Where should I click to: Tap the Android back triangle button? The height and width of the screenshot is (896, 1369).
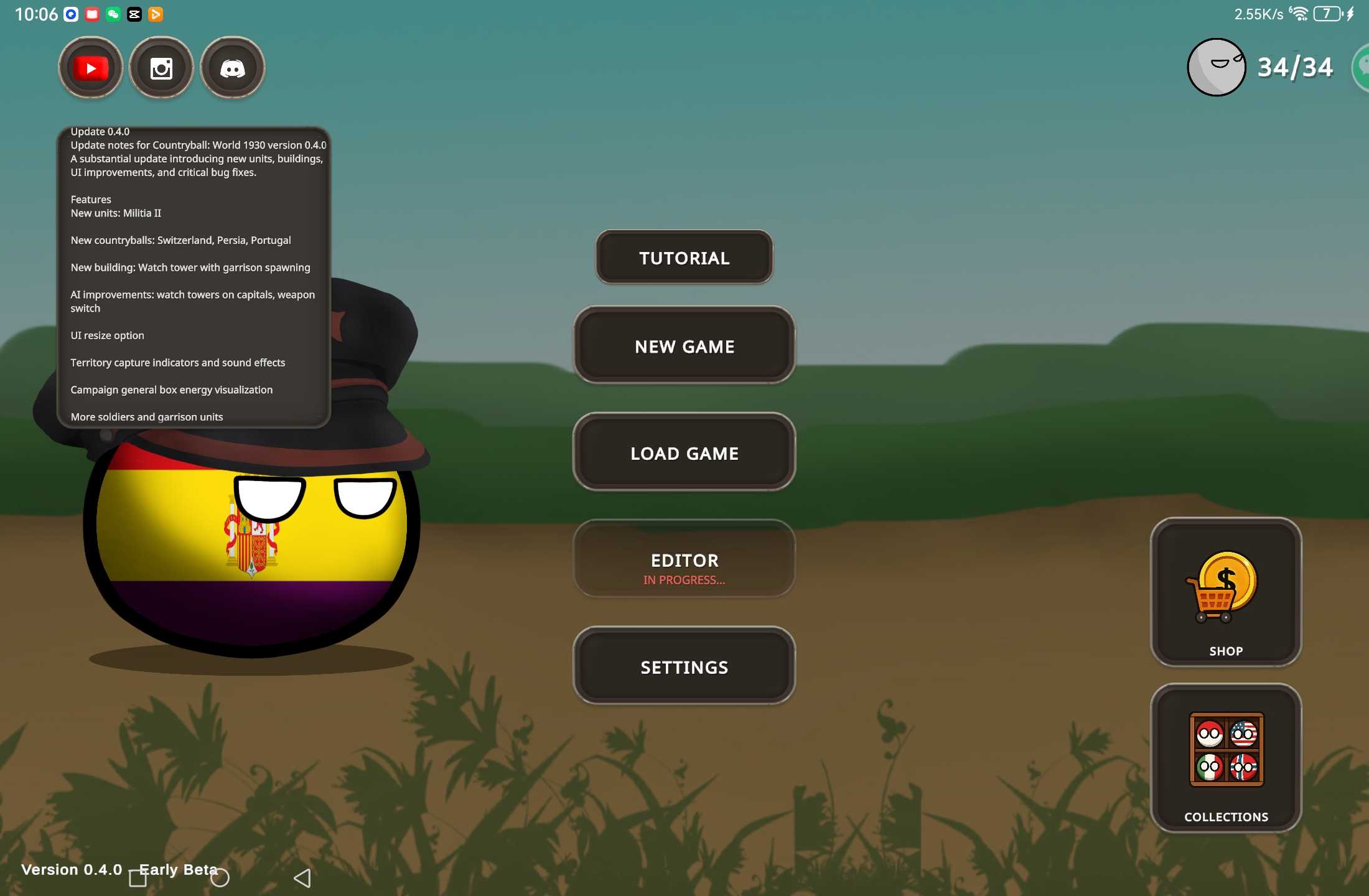302,878
